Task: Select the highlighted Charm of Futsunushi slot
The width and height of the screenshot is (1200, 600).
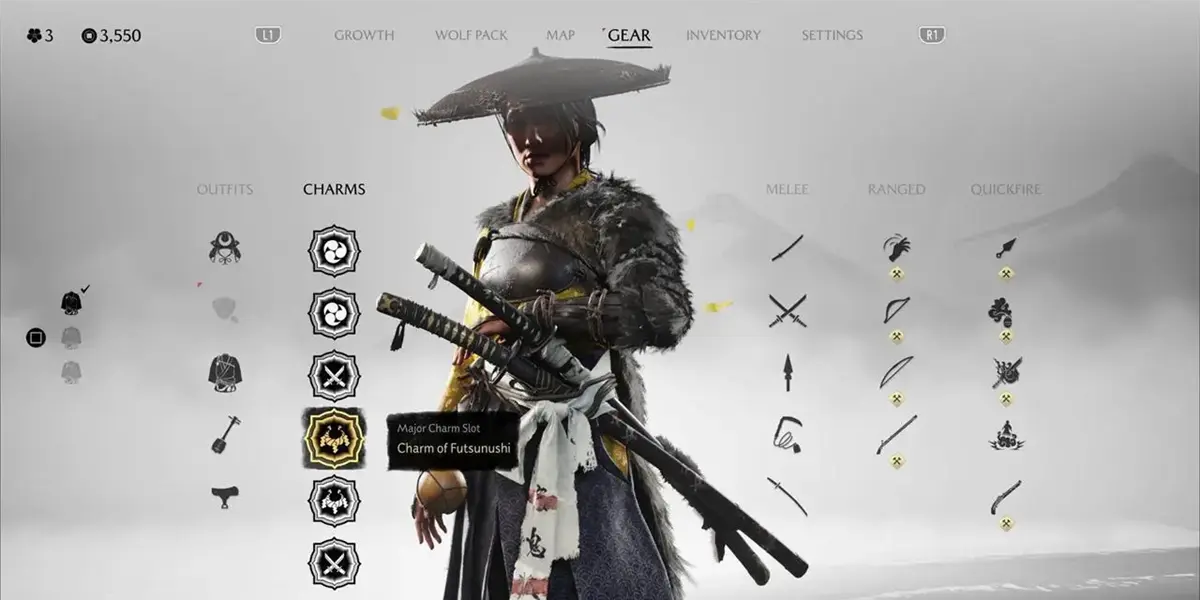Action: point(333,438)
